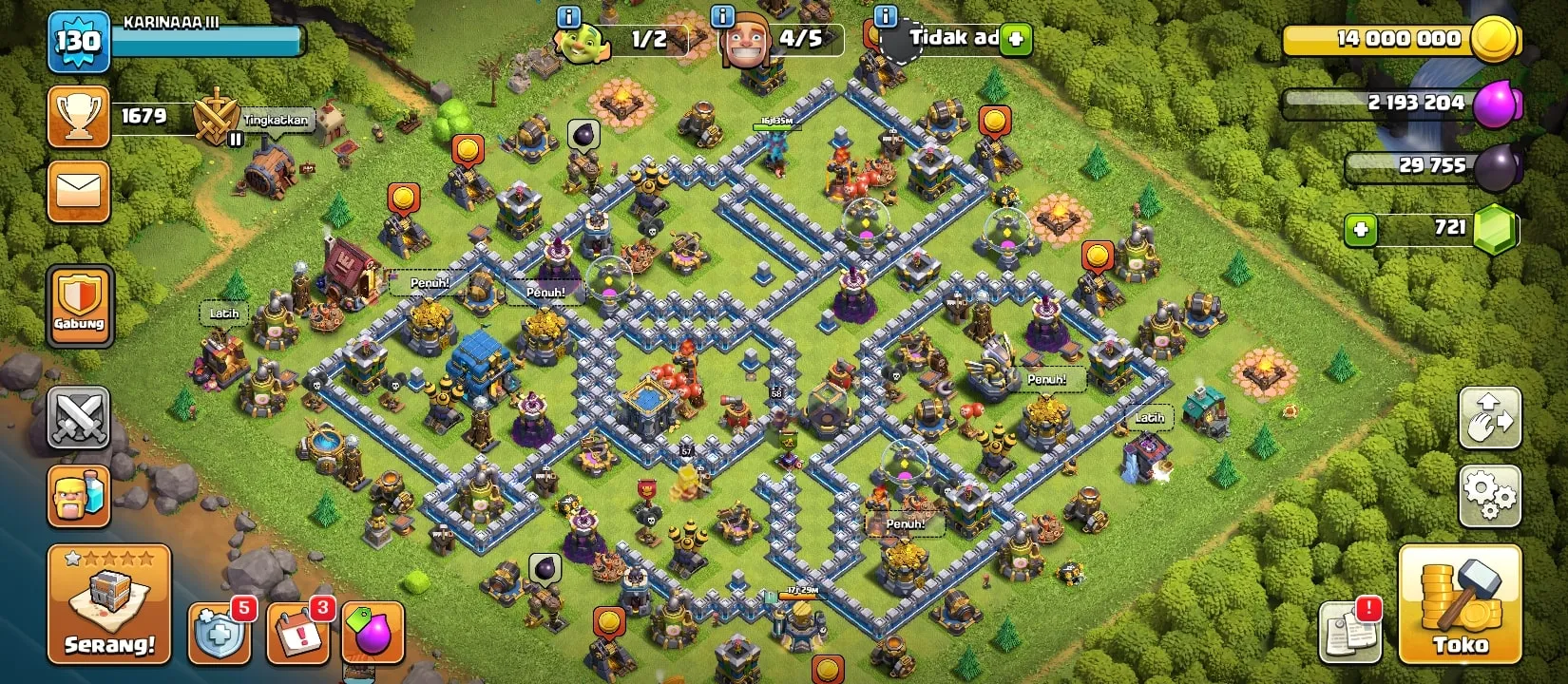Image resolution: width=1568 pixels, height=684 pixels.
Task: Tap the trophy icon showing 1679
Action: click(80, 114)
